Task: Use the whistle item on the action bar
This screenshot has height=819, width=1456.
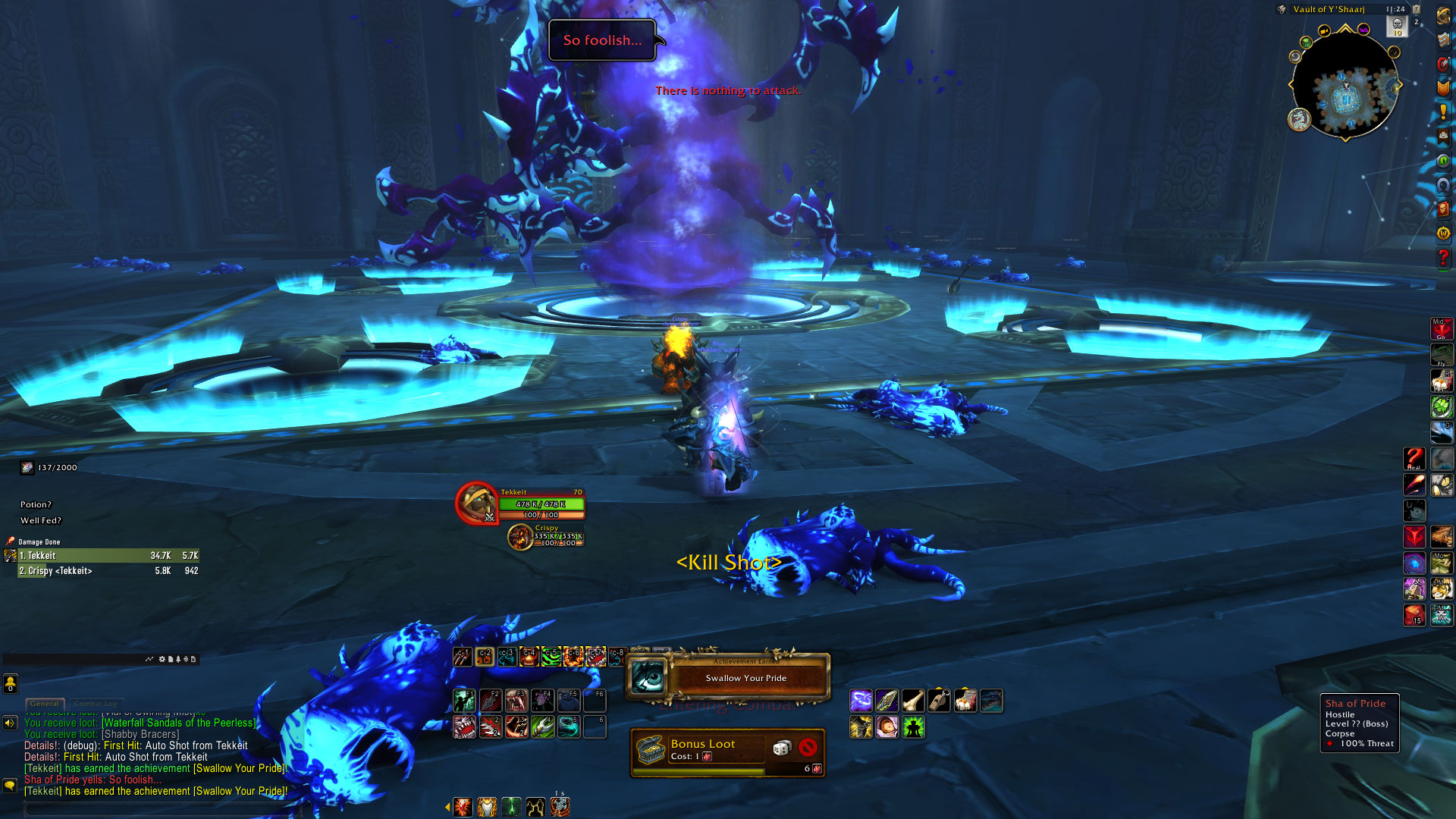Action: pos(939,701)
